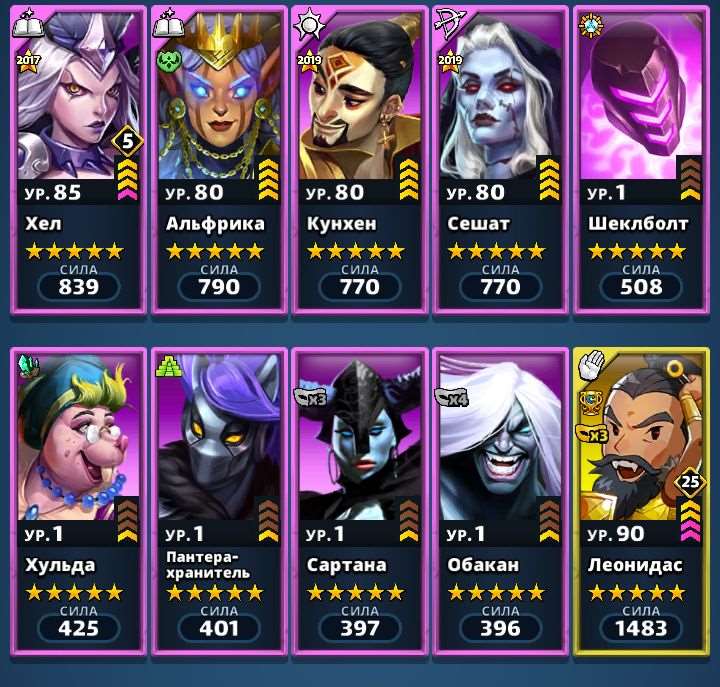Select Сешат hero card

point(499,160)
